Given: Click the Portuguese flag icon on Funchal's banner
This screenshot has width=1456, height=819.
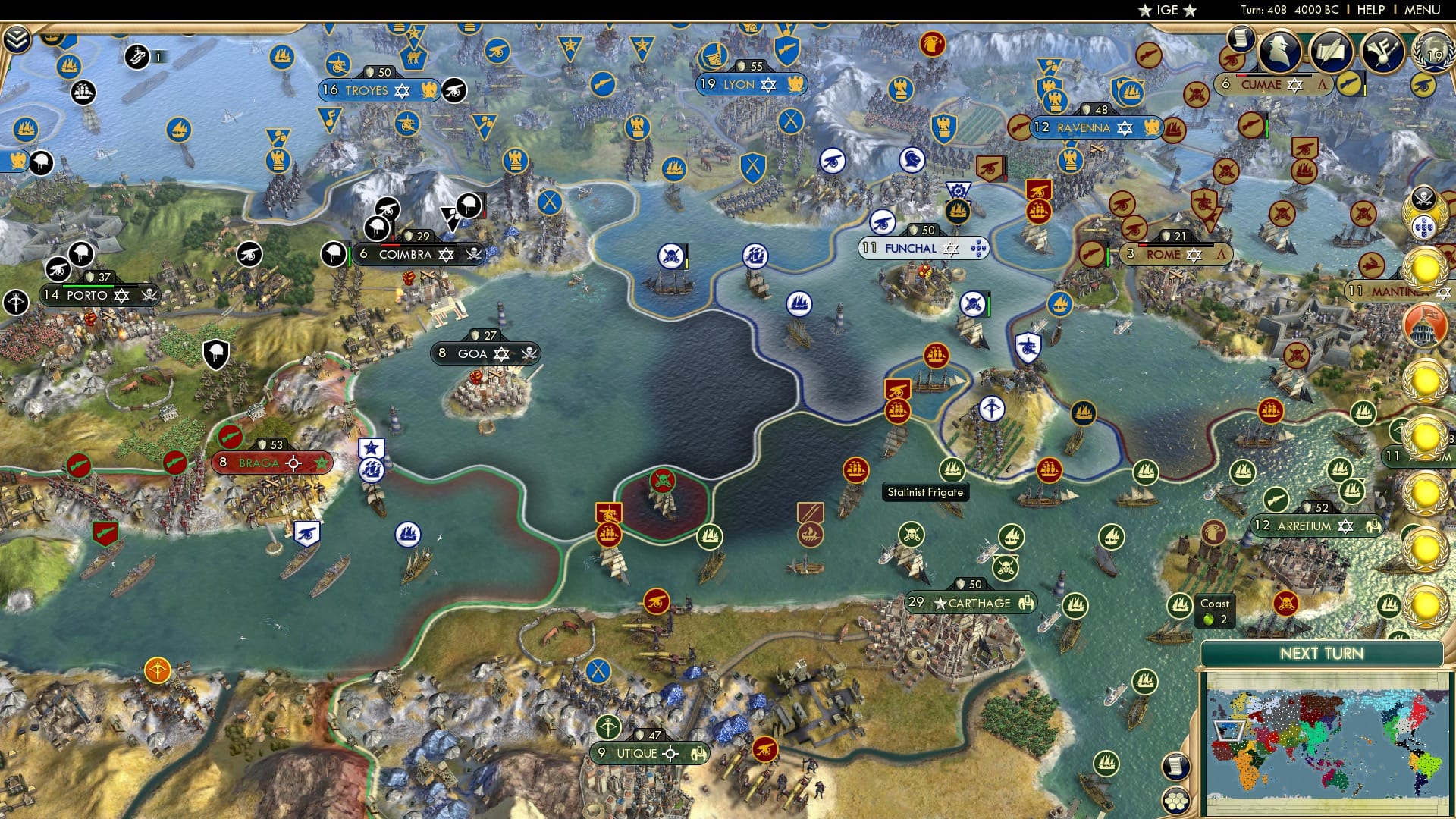Looking at the screenshot, I should coord(978,247).
